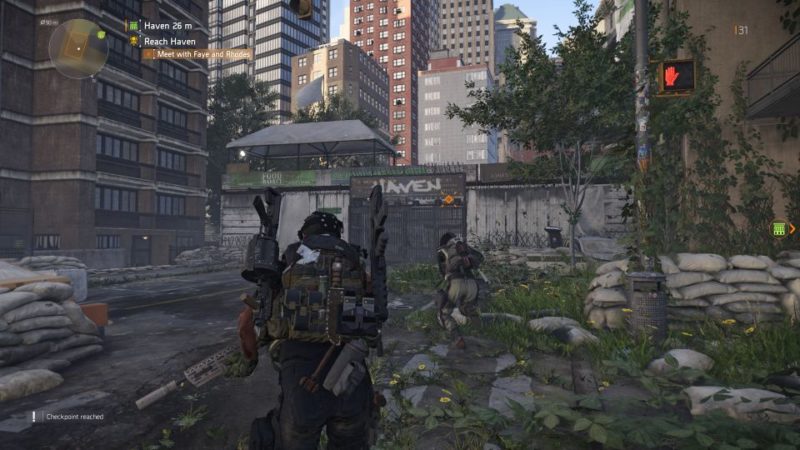The height and width of the screenshot is (450, 800).
Task: Click the orange objective marker on the Haven gate
Action: (449, 200)
